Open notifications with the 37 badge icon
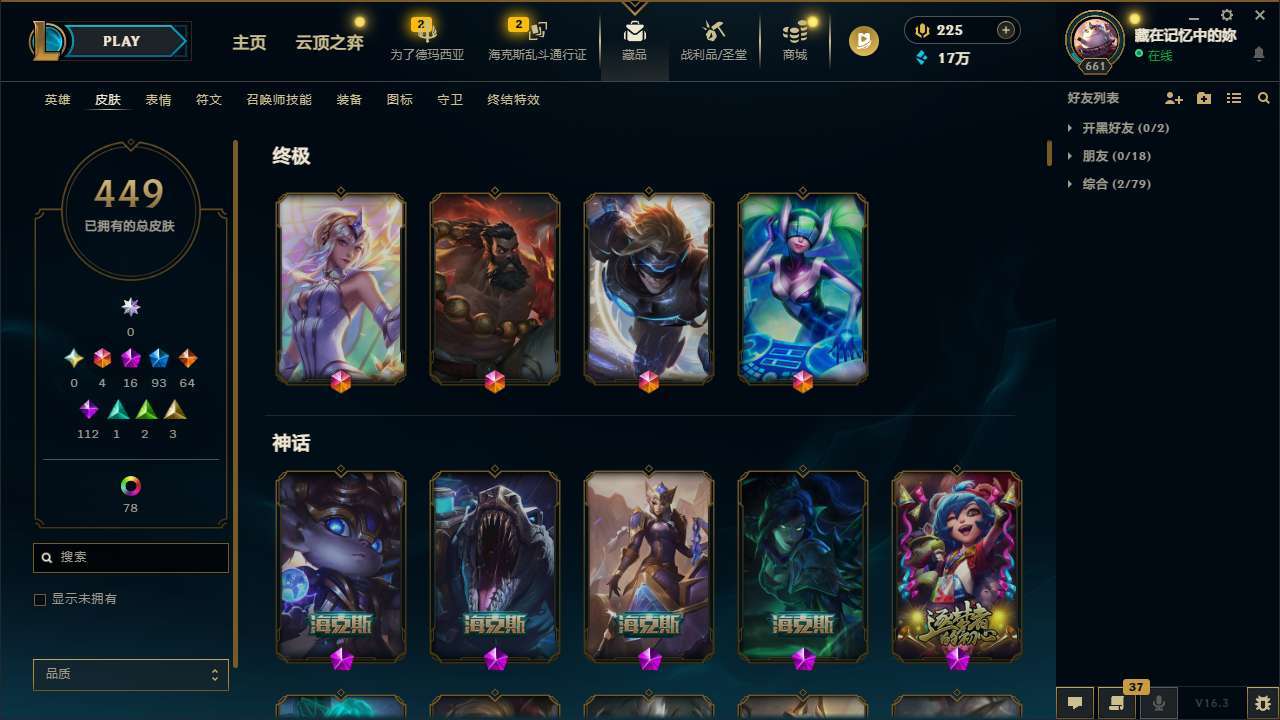The image size is (1280, 720). click(1118, 704)
